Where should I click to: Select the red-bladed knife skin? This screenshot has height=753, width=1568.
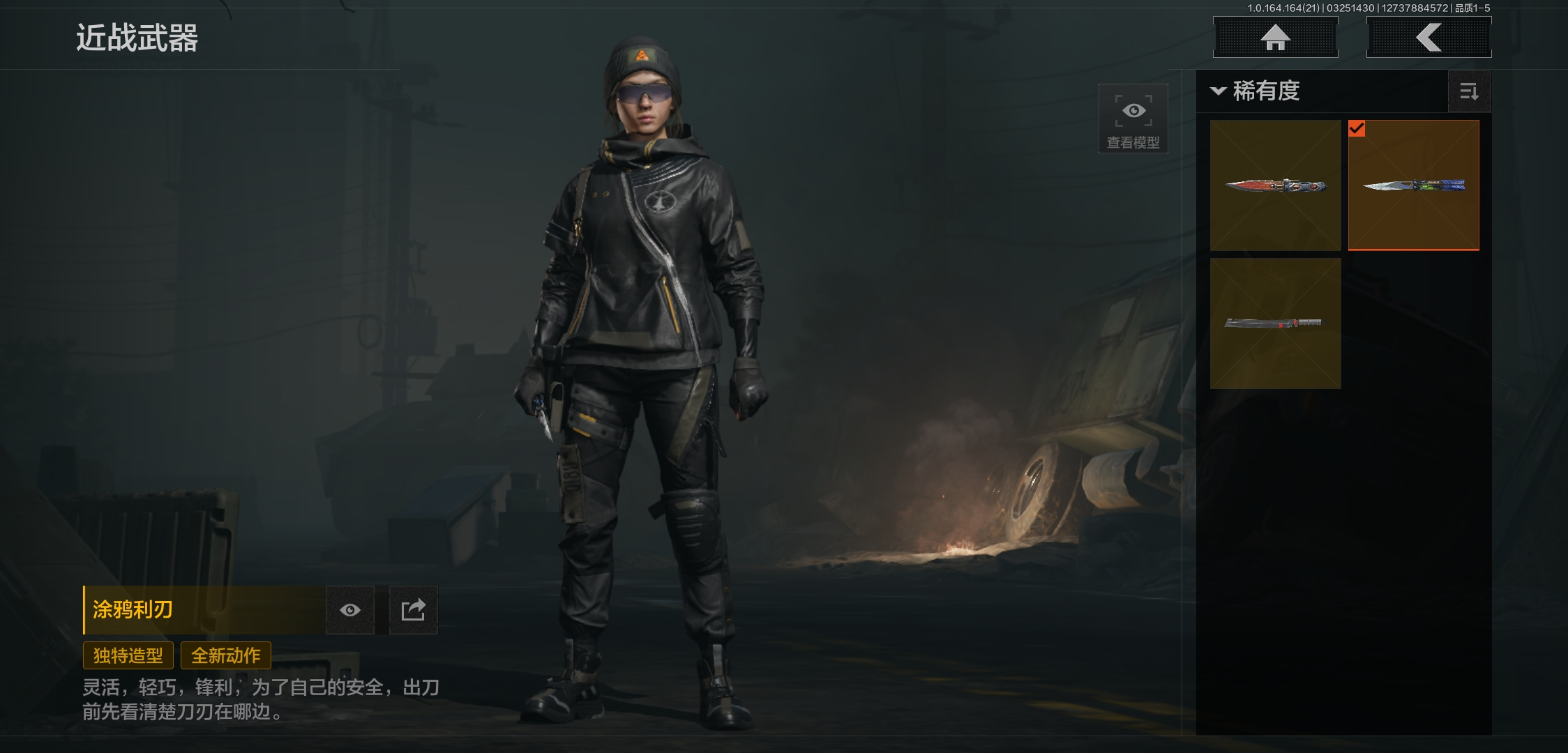tap(1275, 185)
